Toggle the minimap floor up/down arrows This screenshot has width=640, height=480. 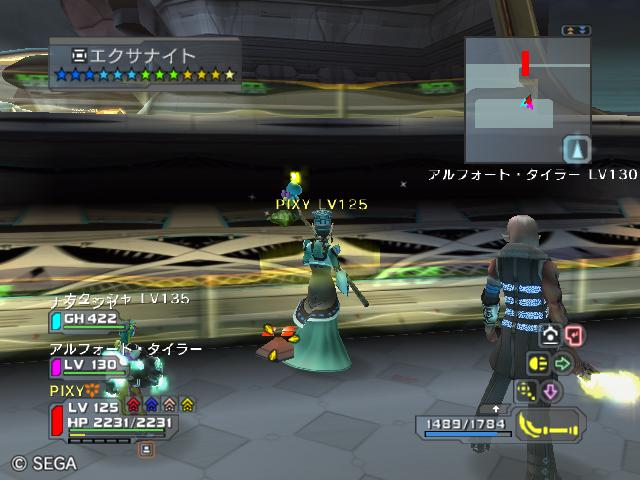[576, 31]
